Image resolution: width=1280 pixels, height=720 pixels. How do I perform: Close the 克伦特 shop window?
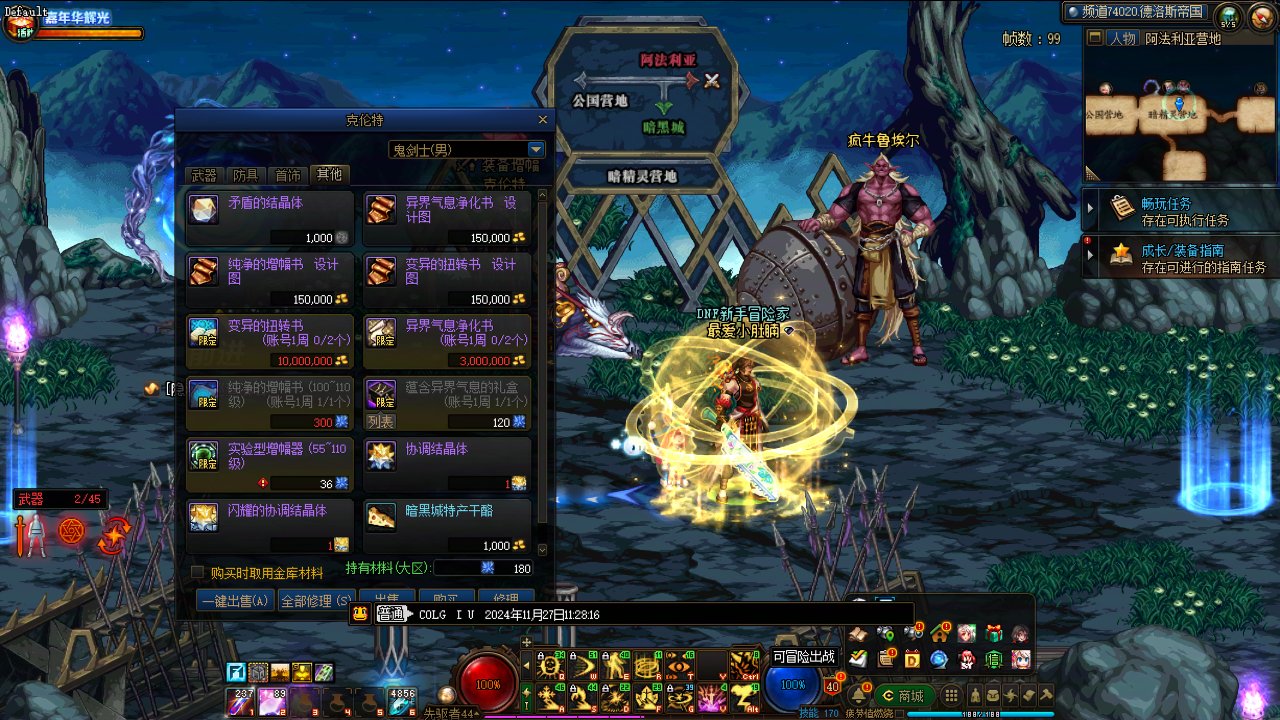(543, 120)
